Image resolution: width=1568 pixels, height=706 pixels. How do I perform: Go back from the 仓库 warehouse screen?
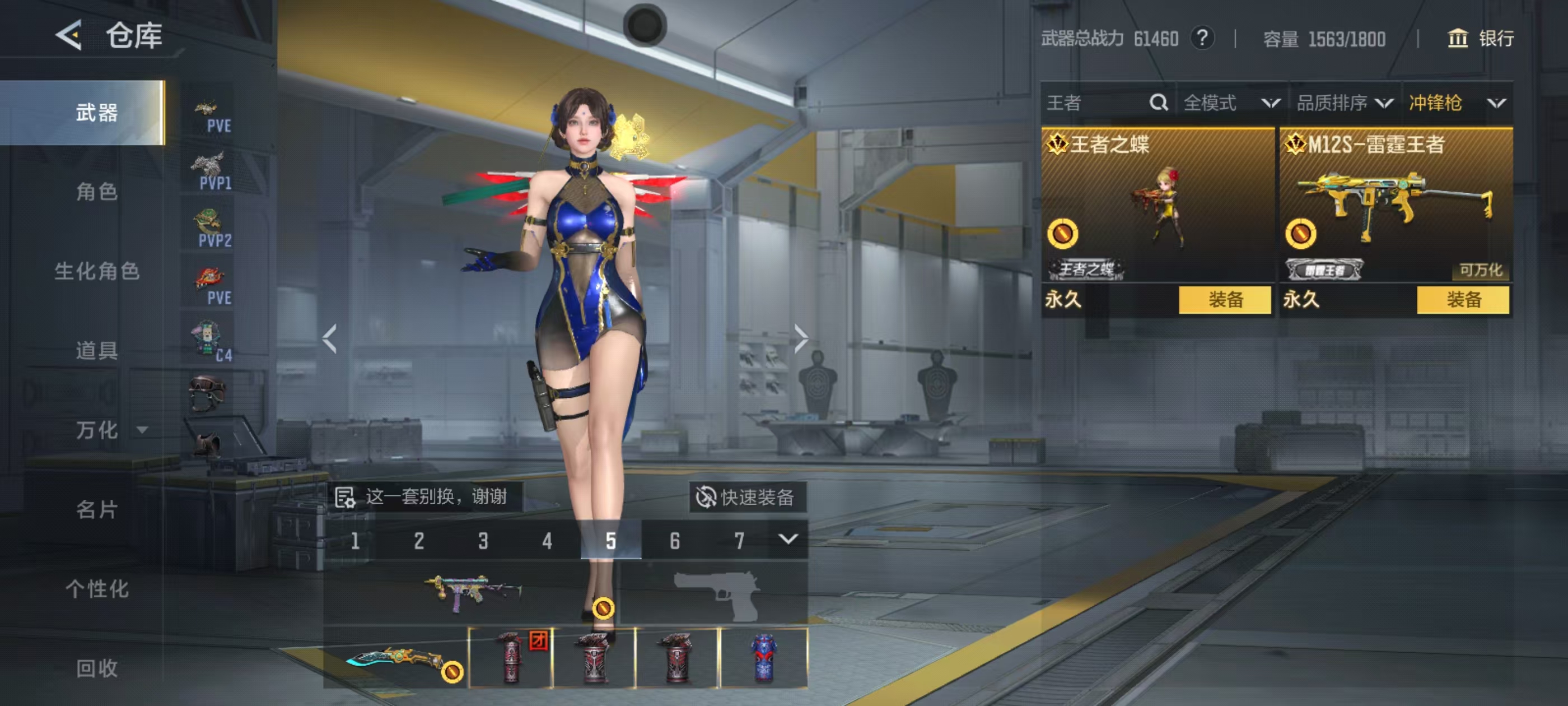[69, 35]
